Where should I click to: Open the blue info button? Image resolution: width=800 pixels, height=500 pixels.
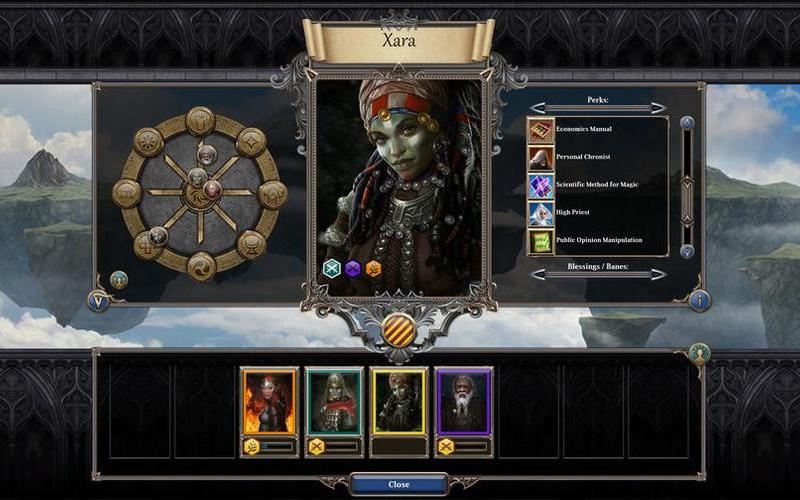pos(699,299)
